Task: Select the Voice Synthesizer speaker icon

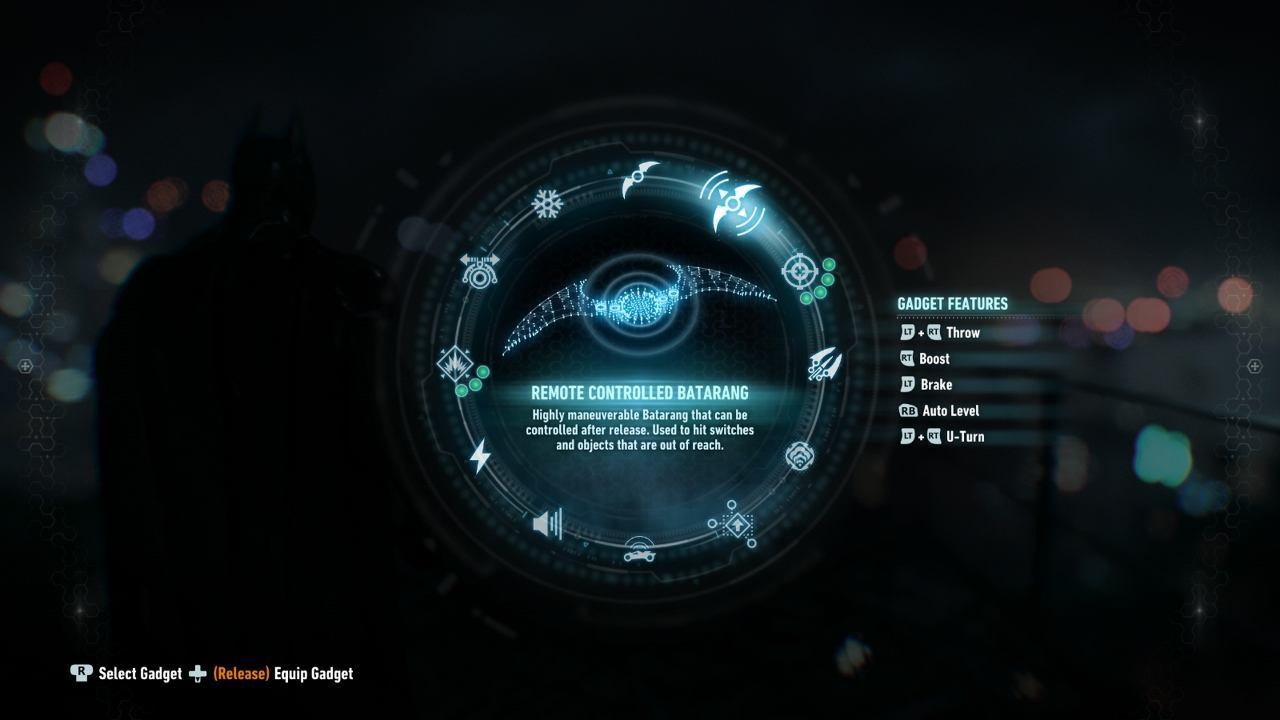Action: pos(546,521)
